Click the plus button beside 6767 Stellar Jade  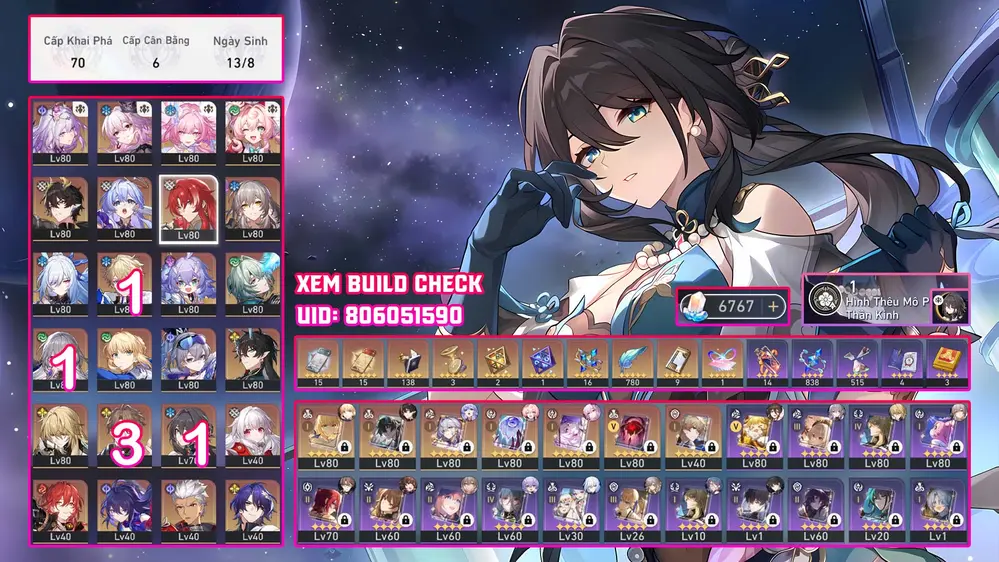coord(772,306)
